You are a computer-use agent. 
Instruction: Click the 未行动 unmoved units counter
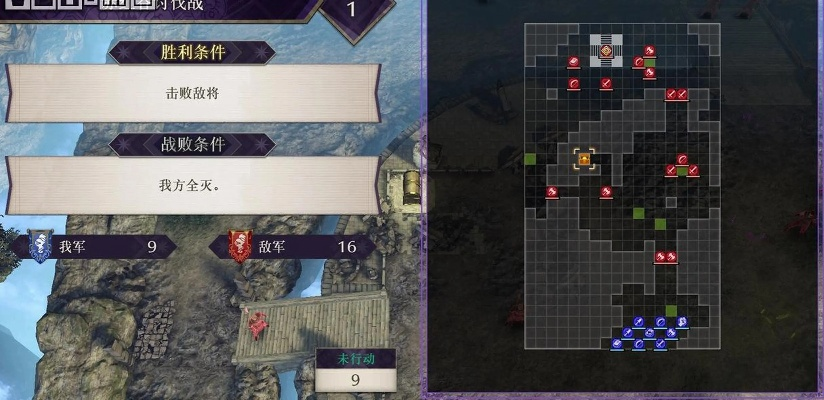(354, 371)
